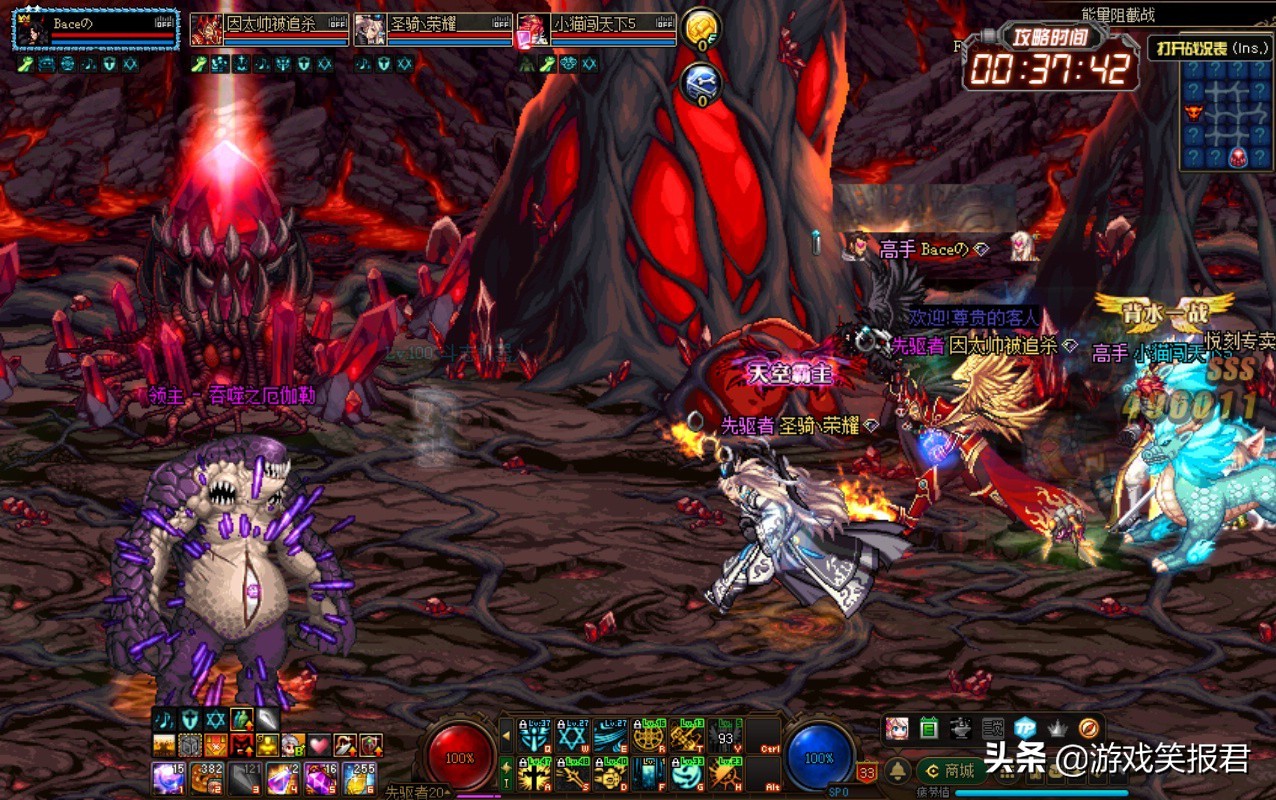Screen dimensions: 1276x800
Task: Open the anvil forge icon
Action: (x=960, y=728)
